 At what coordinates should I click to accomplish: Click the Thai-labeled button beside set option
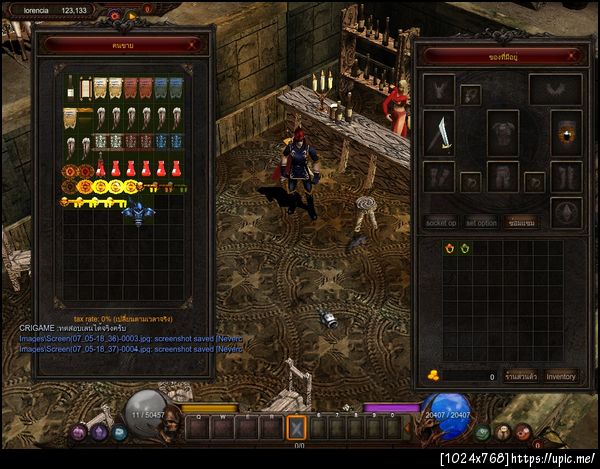pos(519,223)
